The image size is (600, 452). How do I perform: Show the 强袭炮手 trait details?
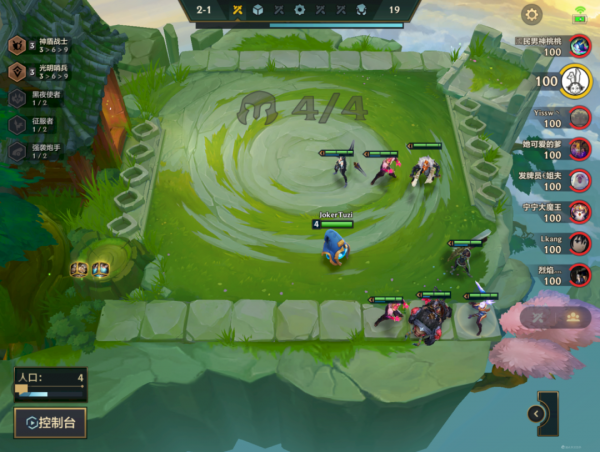coord(40,150)
